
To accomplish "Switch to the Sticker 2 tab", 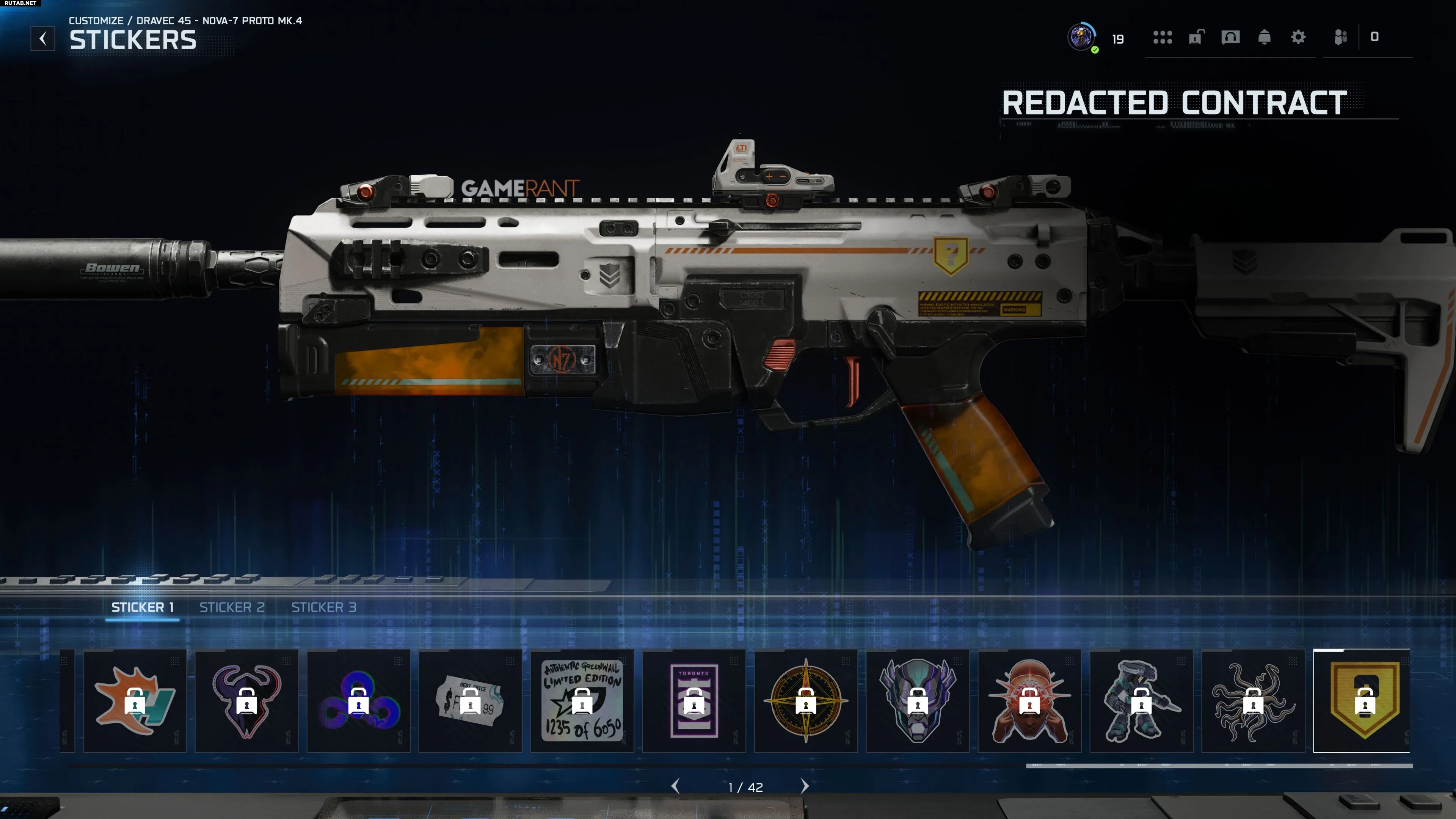I will [x=232, y=607].
